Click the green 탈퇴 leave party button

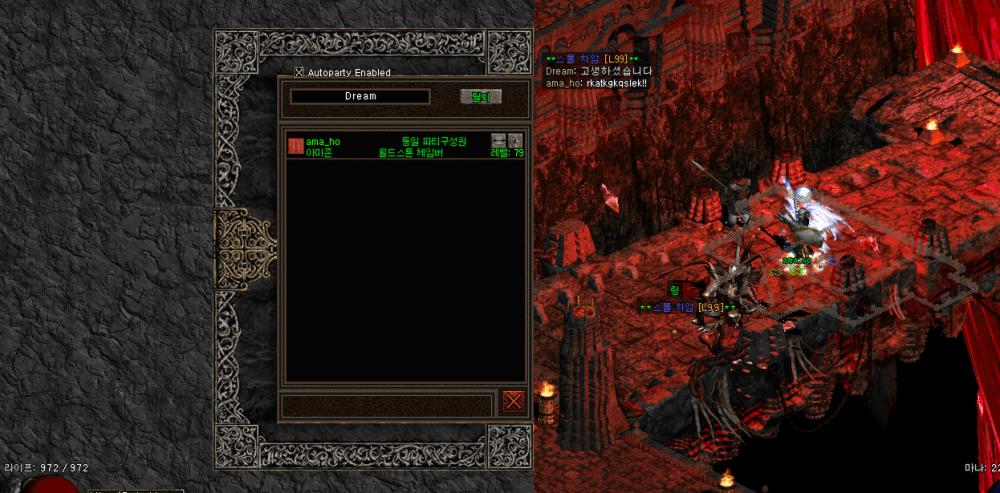coord(480,97)
